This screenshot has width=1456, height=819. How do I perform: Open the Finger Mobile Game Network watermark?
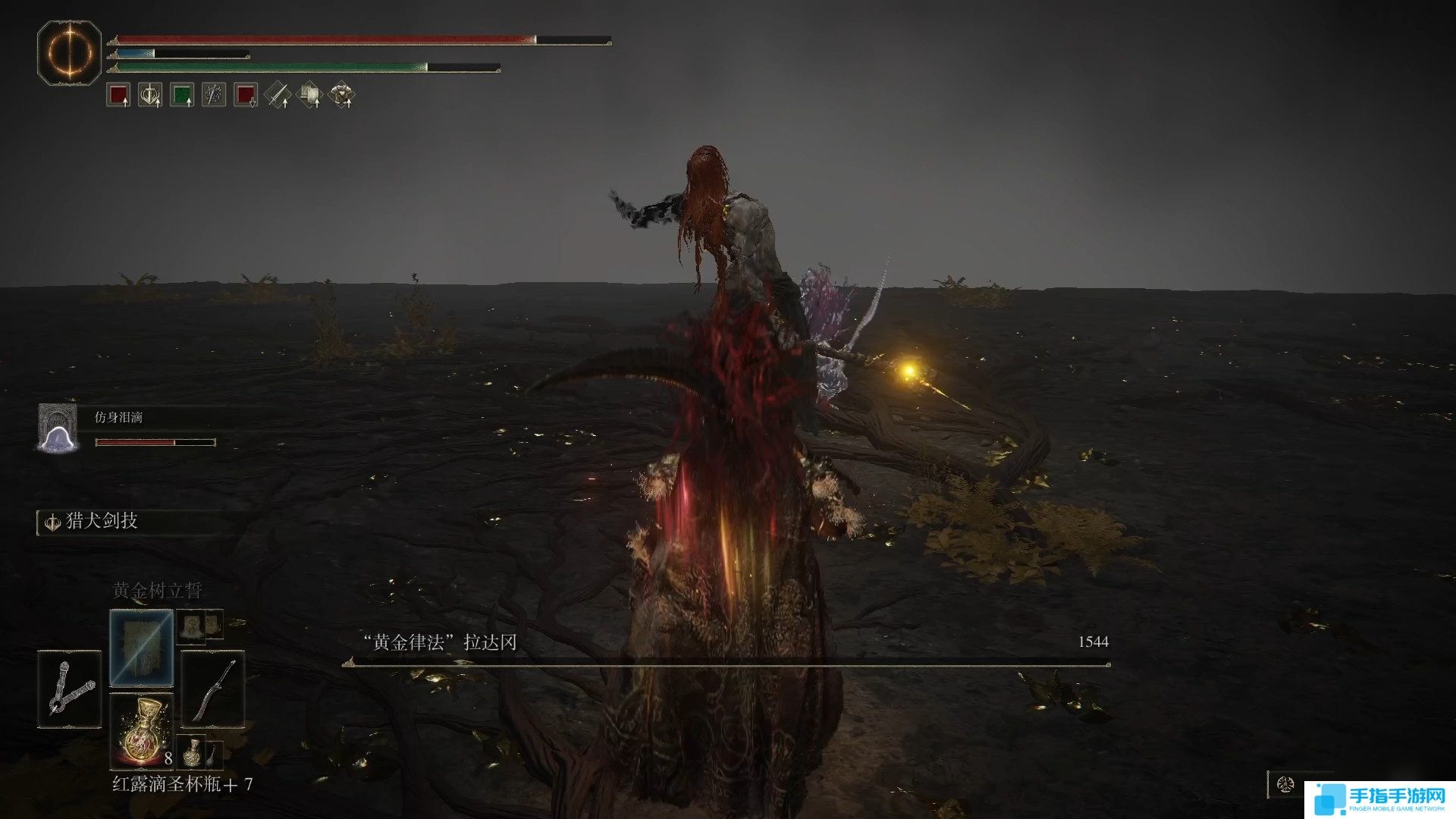coord(1380,800)
